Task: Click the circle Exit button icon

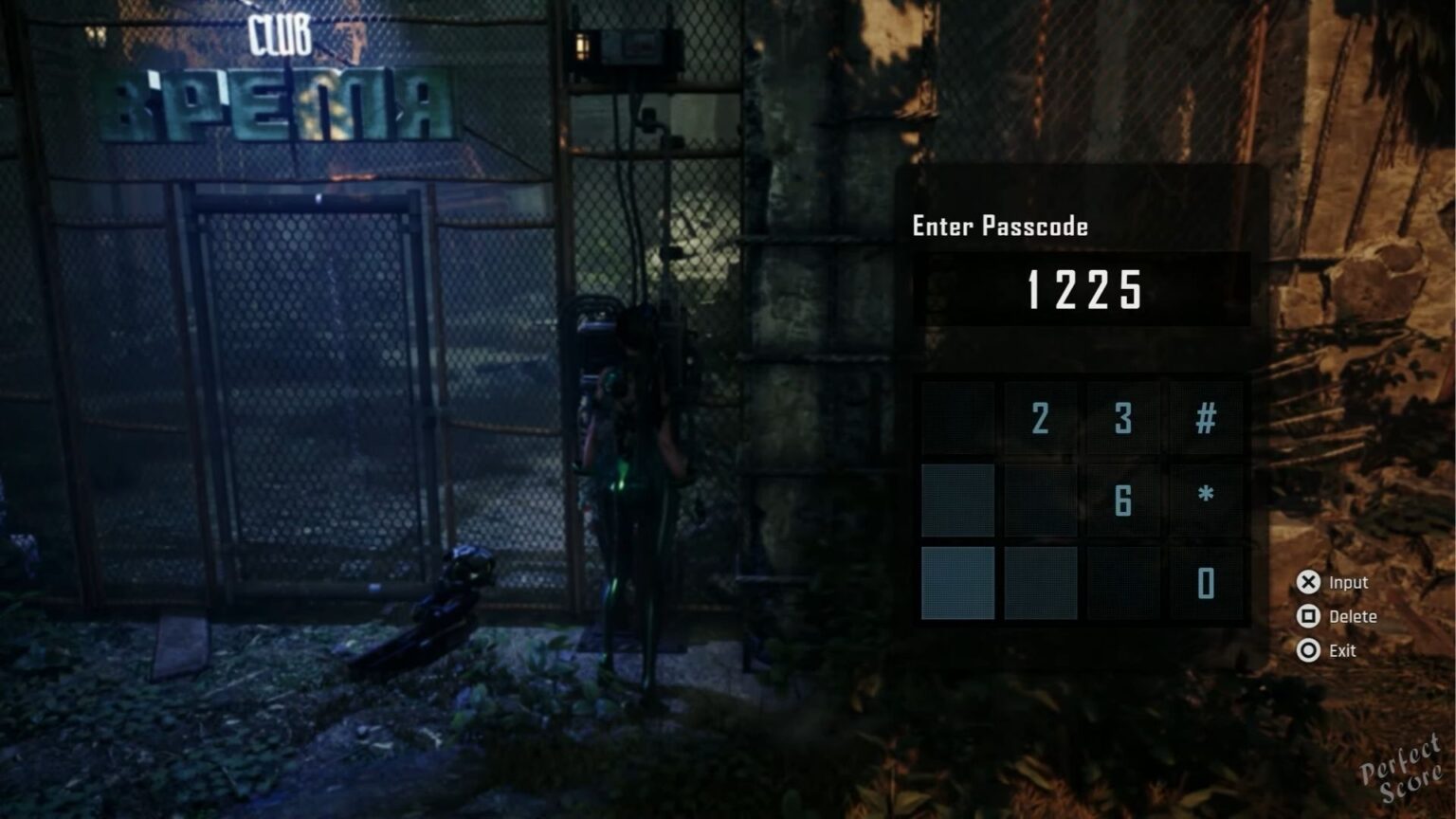Action: 1309,650
